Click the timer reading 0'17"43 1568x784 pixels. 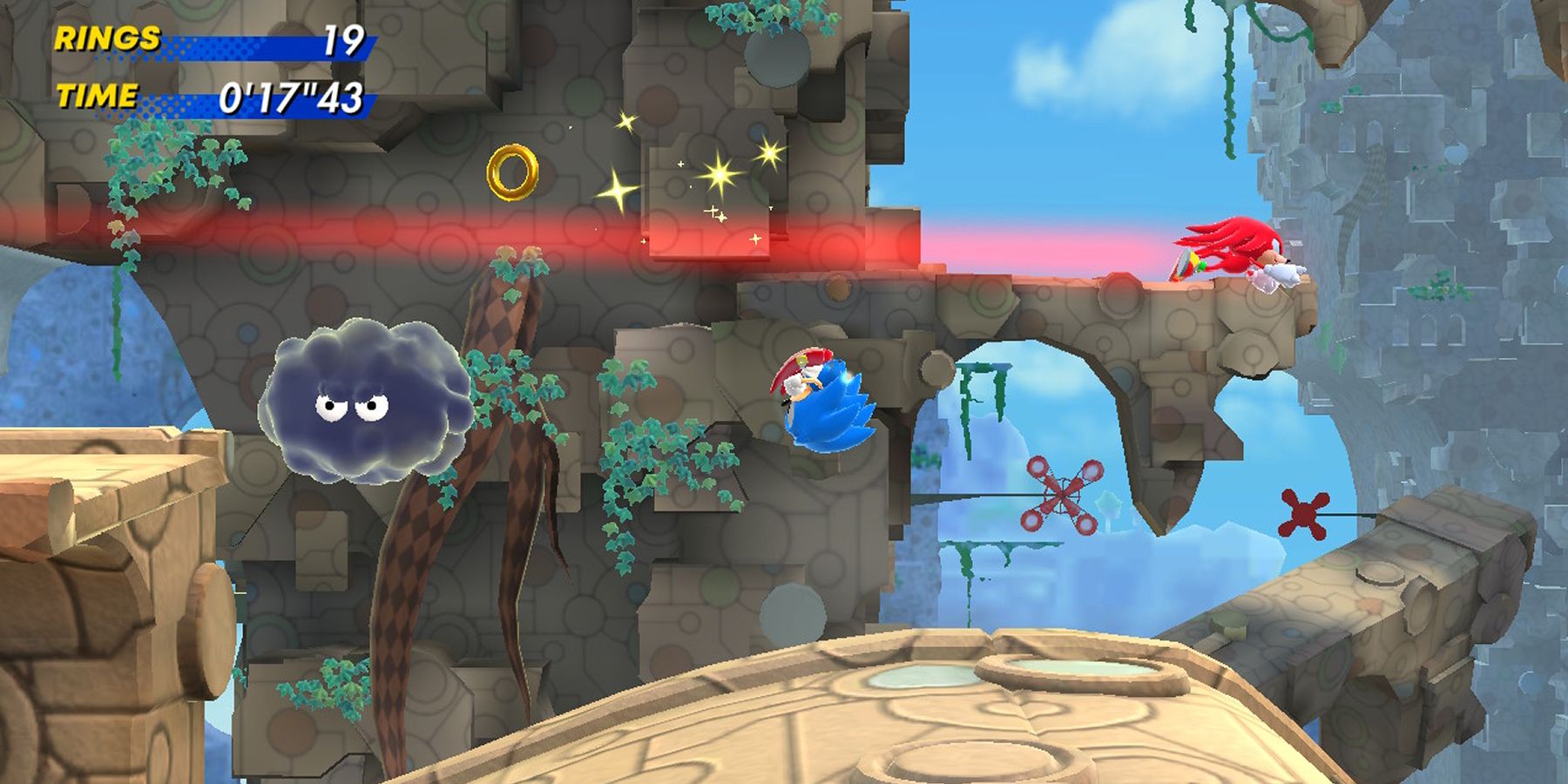click(x=294, y=96)
